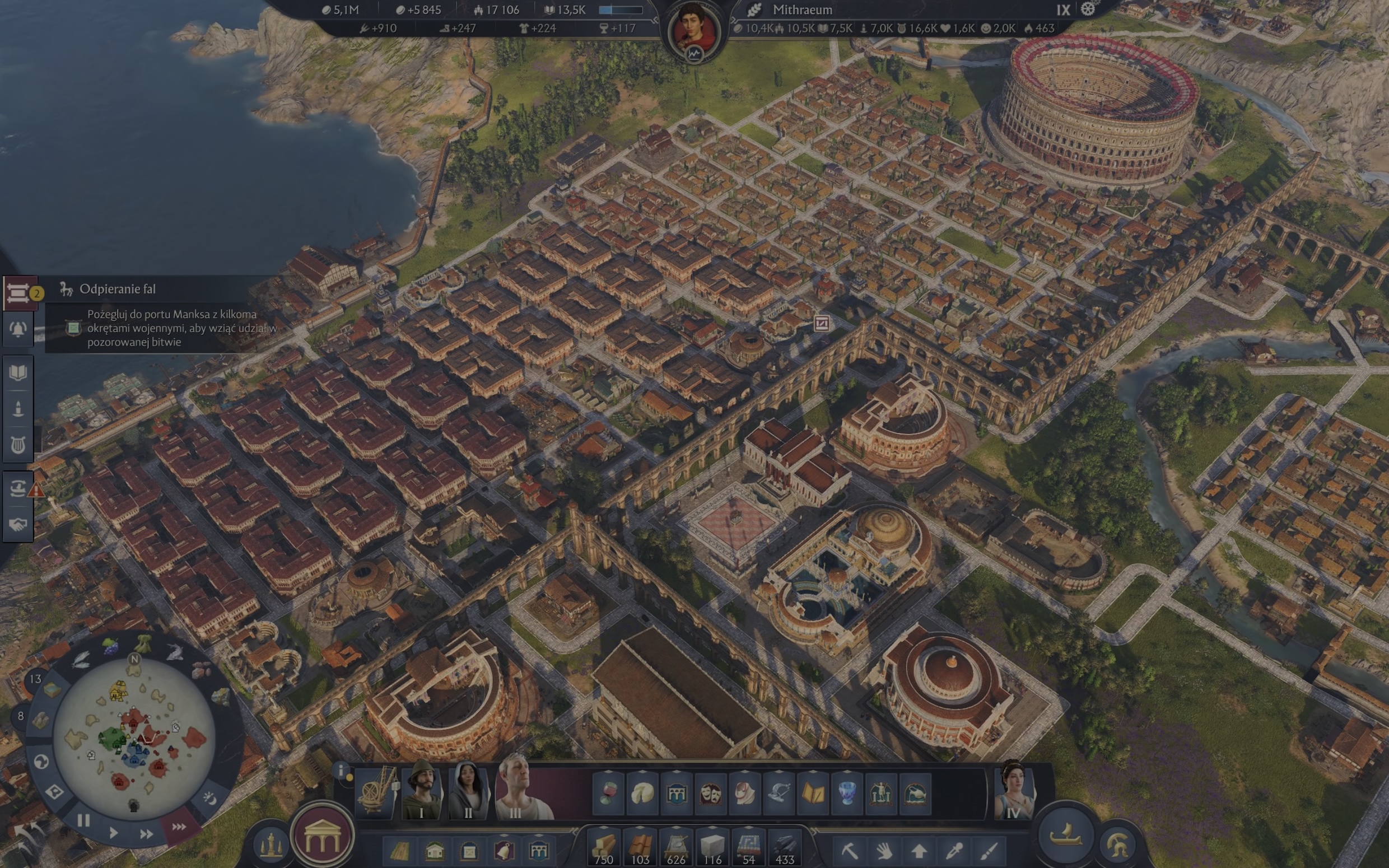This screenshot has width=1389, height=868.
Task: Select the tier IV woman portrait
Action: click(1013, 792)
